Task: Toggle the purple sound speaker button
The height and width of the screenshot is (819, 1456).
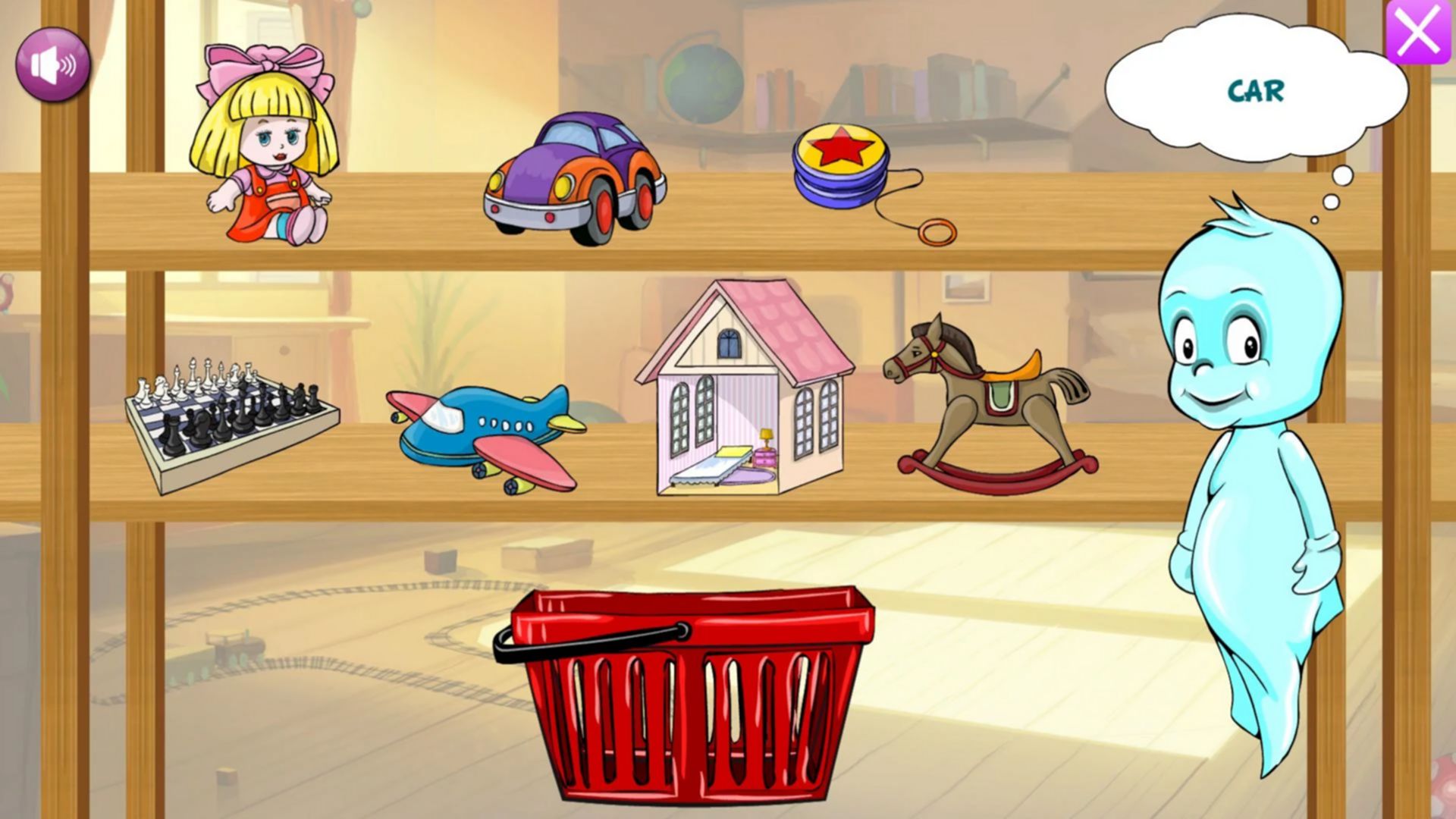Action: click(x=52, y=65)
